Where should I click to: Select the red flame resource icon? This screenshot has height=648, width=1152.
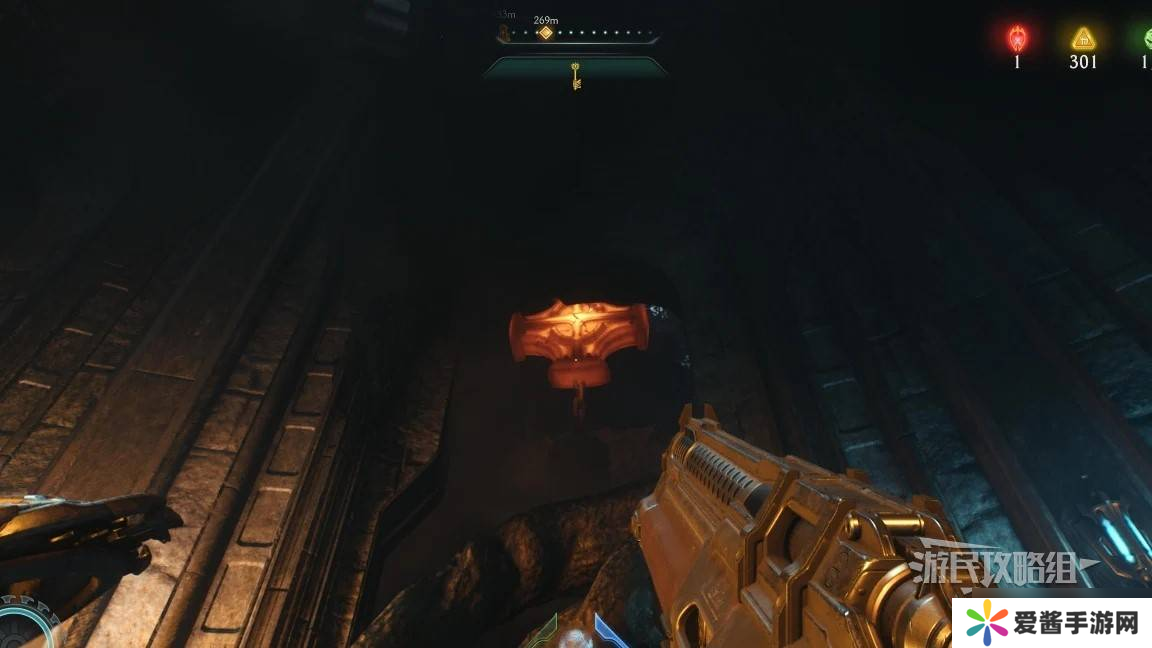click(x=1017, y=39)
